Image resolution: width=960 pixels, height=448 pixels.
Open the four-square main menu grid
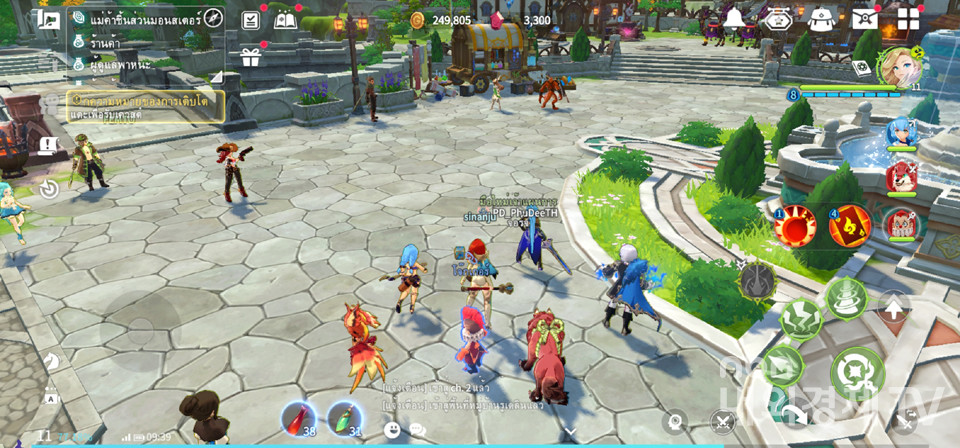pyautogui.click(x=908, y=19)
